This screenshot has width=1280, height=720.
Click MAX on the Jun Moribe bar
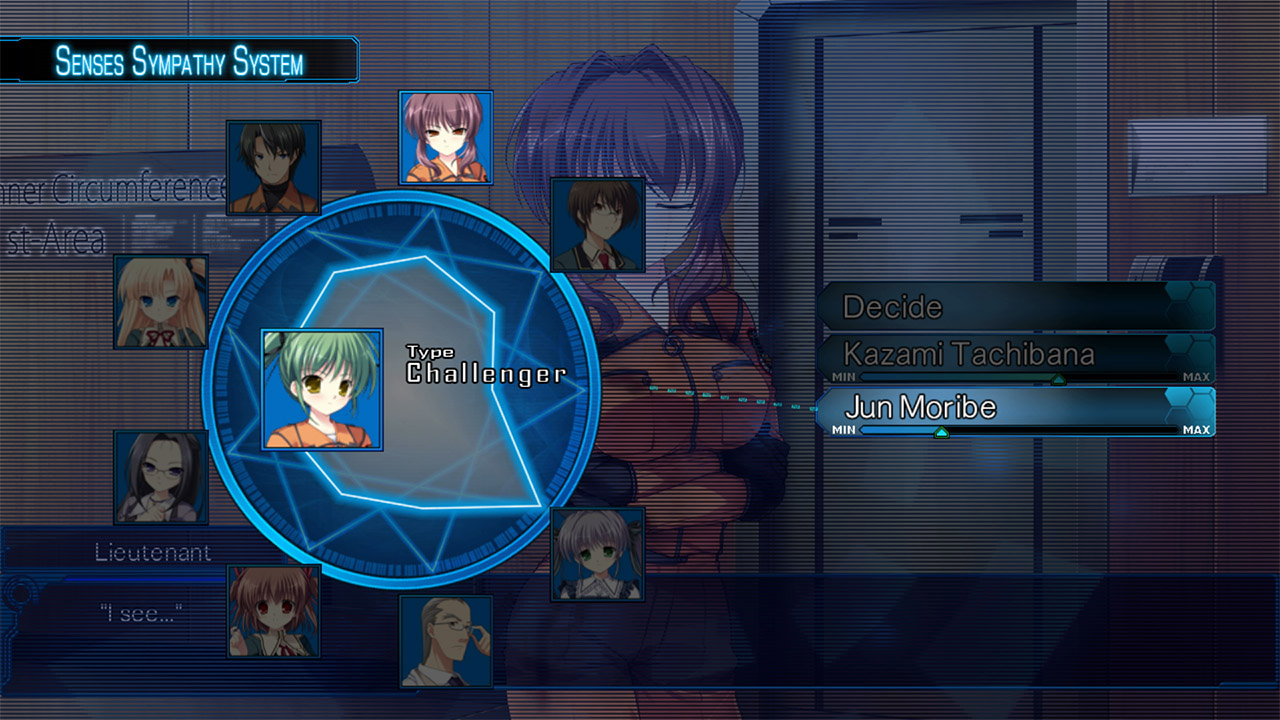click(1196, 428)
